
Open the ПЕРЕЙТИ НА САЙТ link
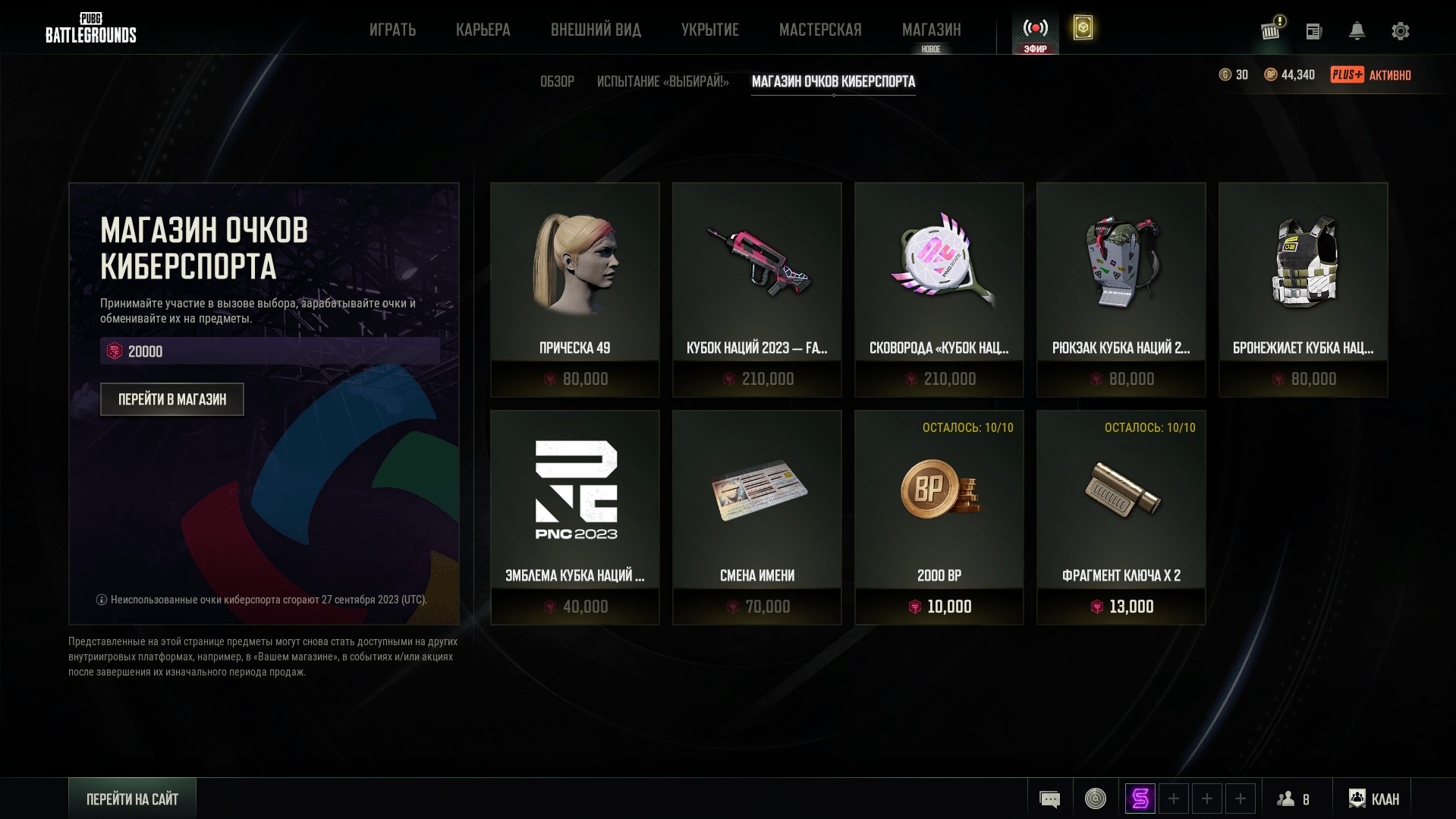(132, 799)
